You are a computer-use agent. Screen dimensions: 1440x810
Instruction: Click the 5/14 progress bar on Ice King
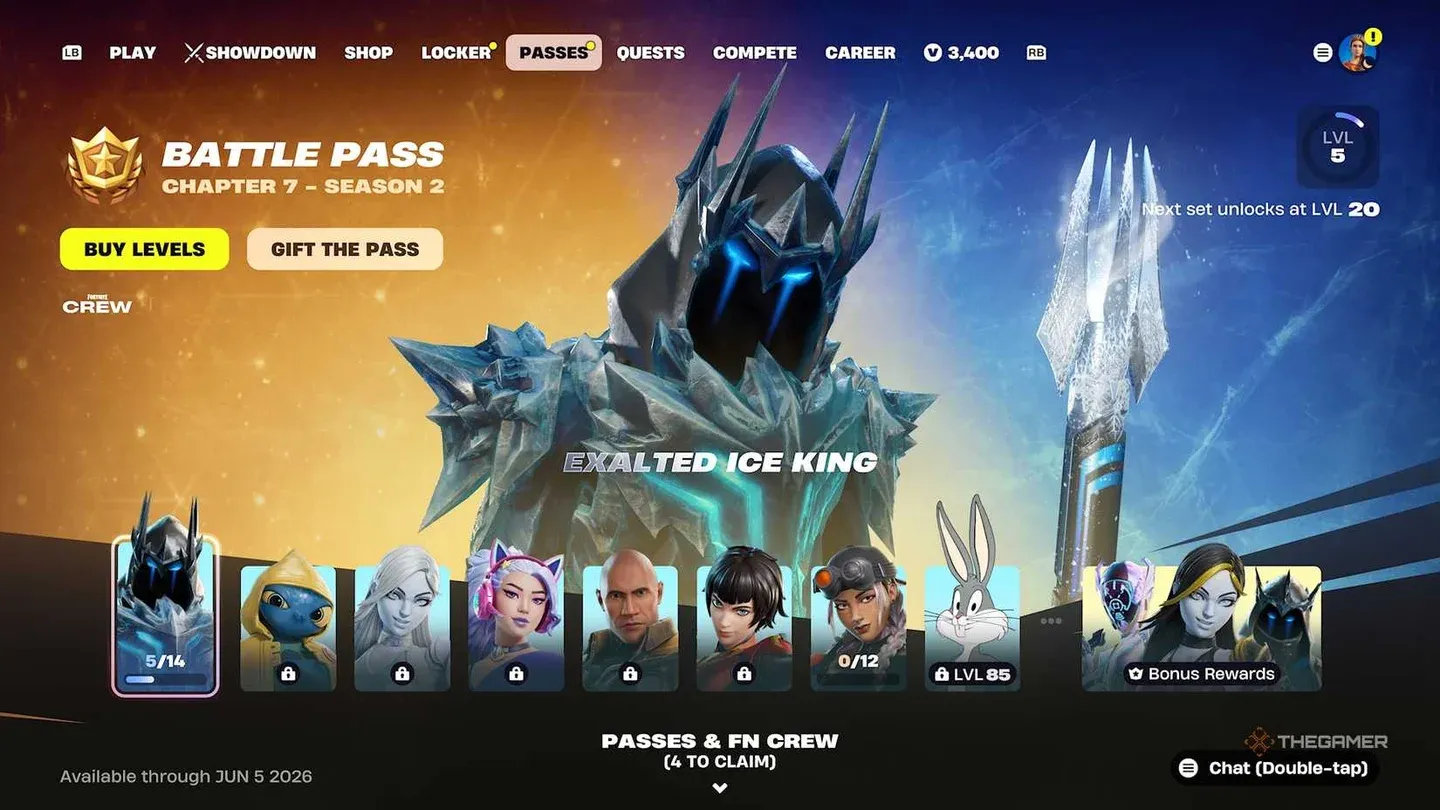pos(166,678)
